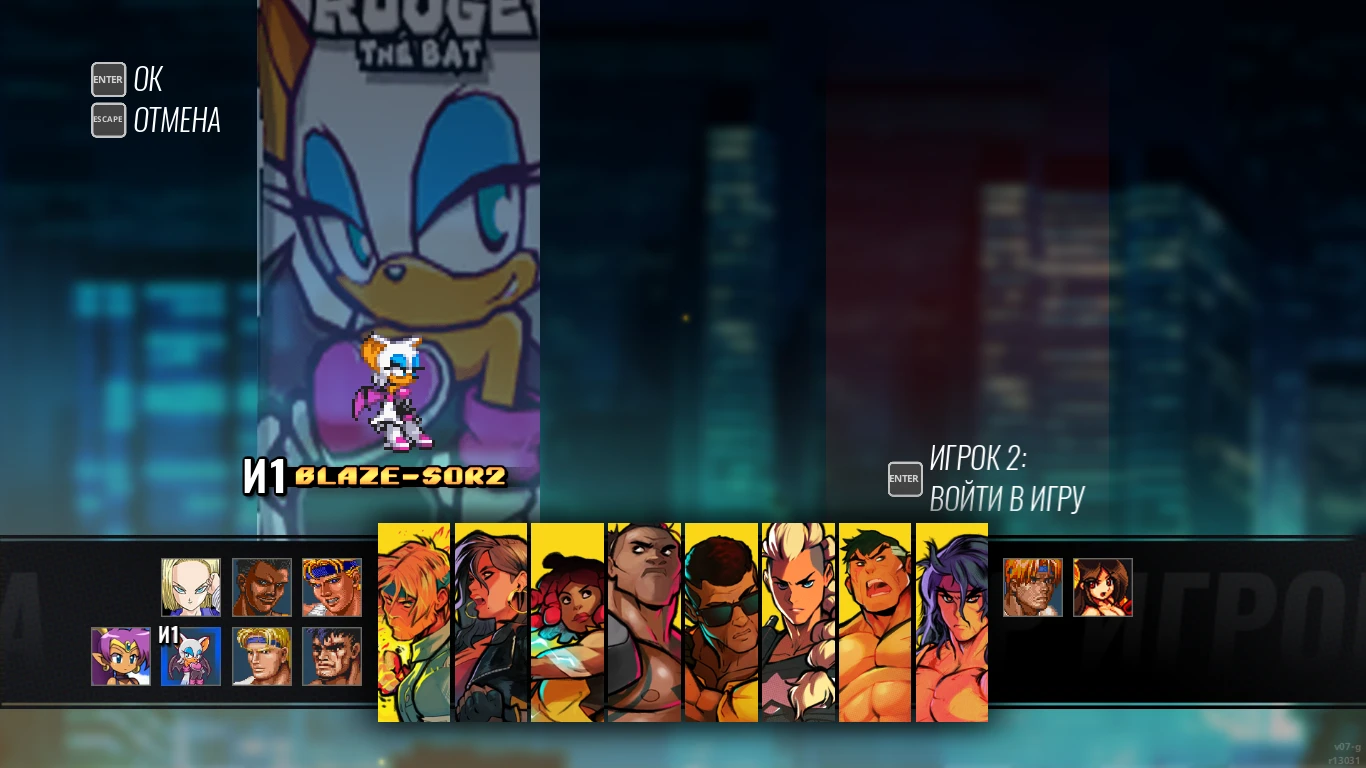This screenshot has width=1366, height=768.
Task: Select Adam wearing sunglasses portrait
Action: (x=721, y=620)
